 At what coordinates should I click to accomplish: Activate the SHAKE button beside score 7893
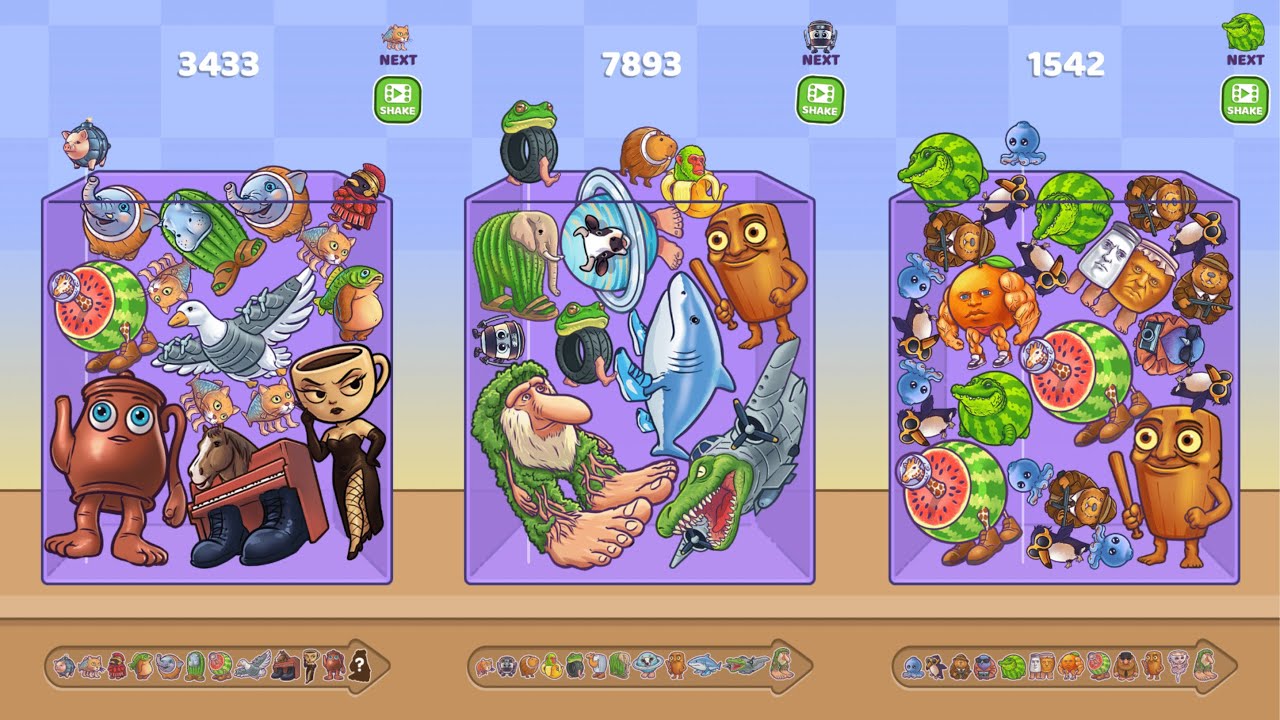tap(820, 100)
